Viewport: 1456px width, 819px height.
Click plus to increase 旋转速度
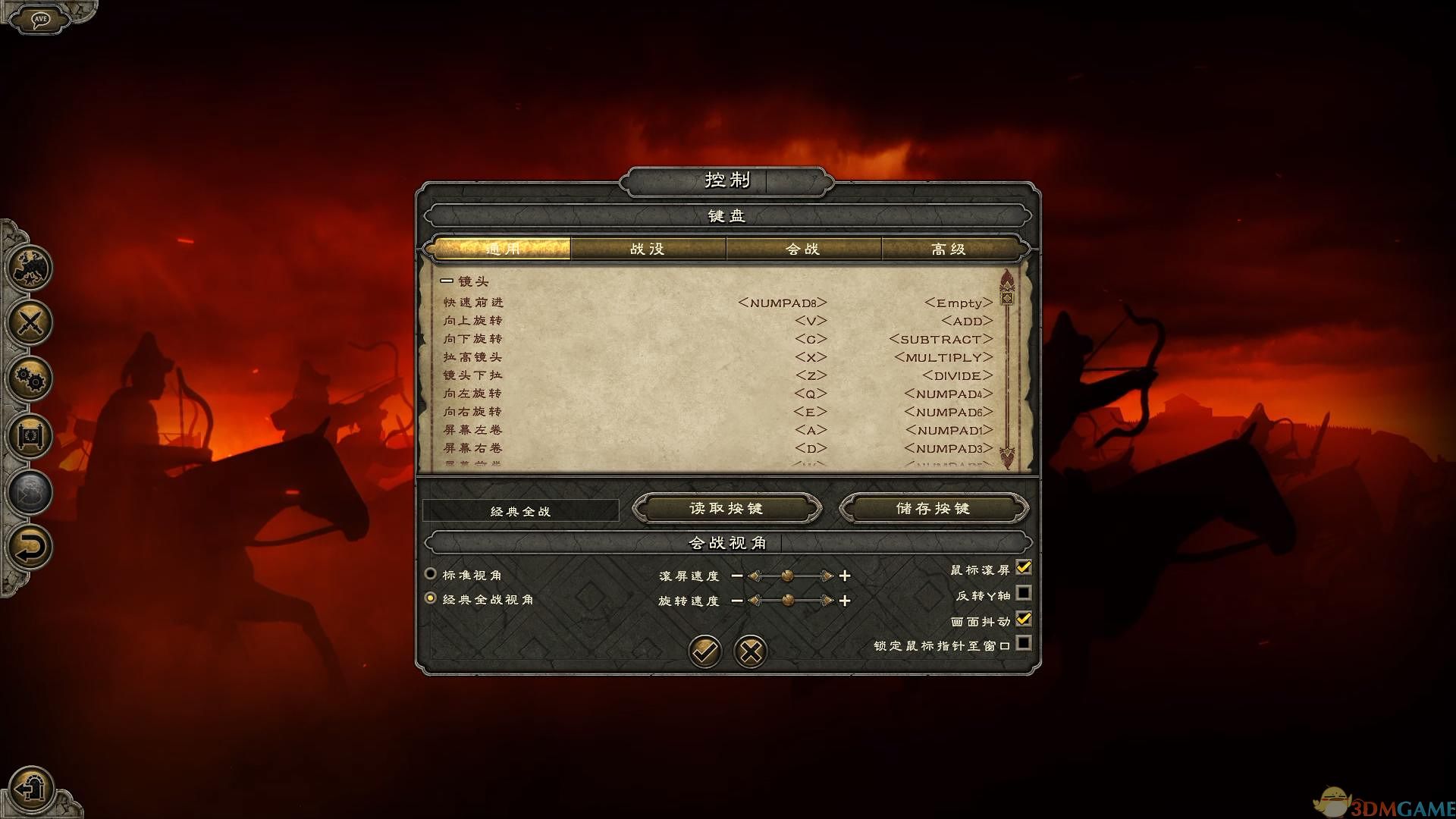[x=845, y=601]
